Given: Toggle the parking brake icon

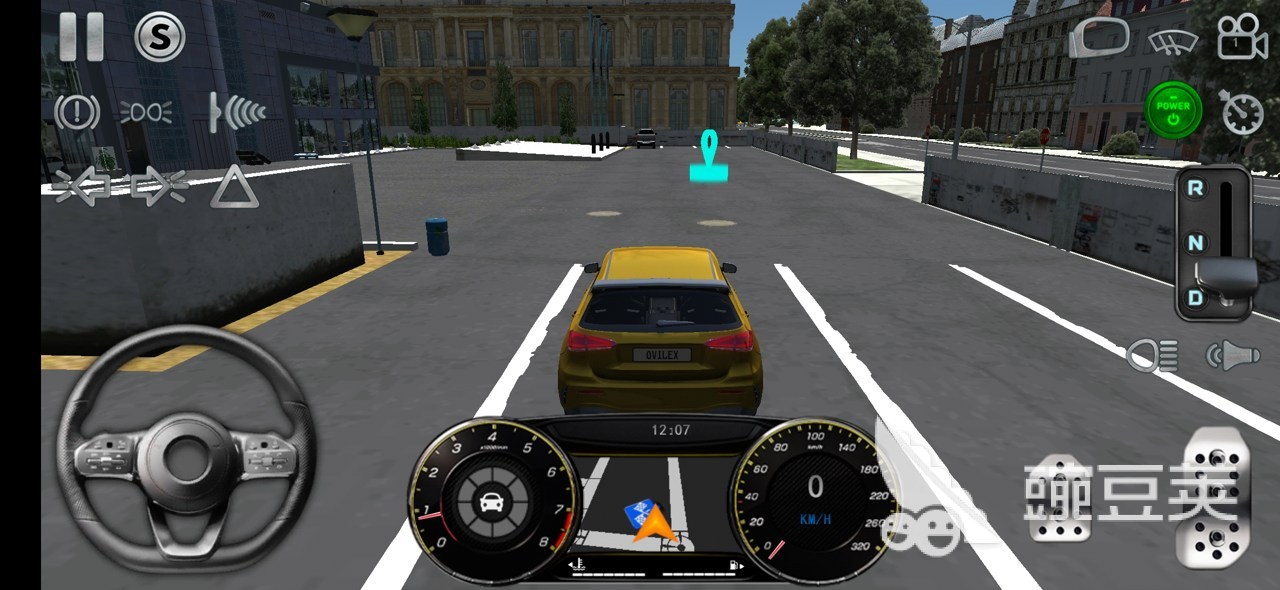Looking at the screenshot, I should tap(77, 111).
